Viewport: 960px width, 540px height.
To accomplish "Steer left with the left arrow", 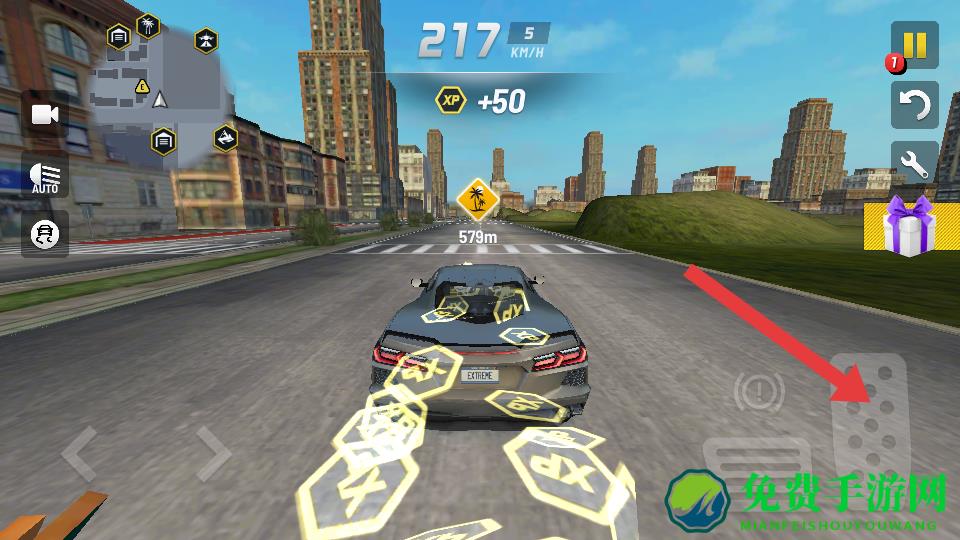I will pyautogui.click(x=80, y=455).
